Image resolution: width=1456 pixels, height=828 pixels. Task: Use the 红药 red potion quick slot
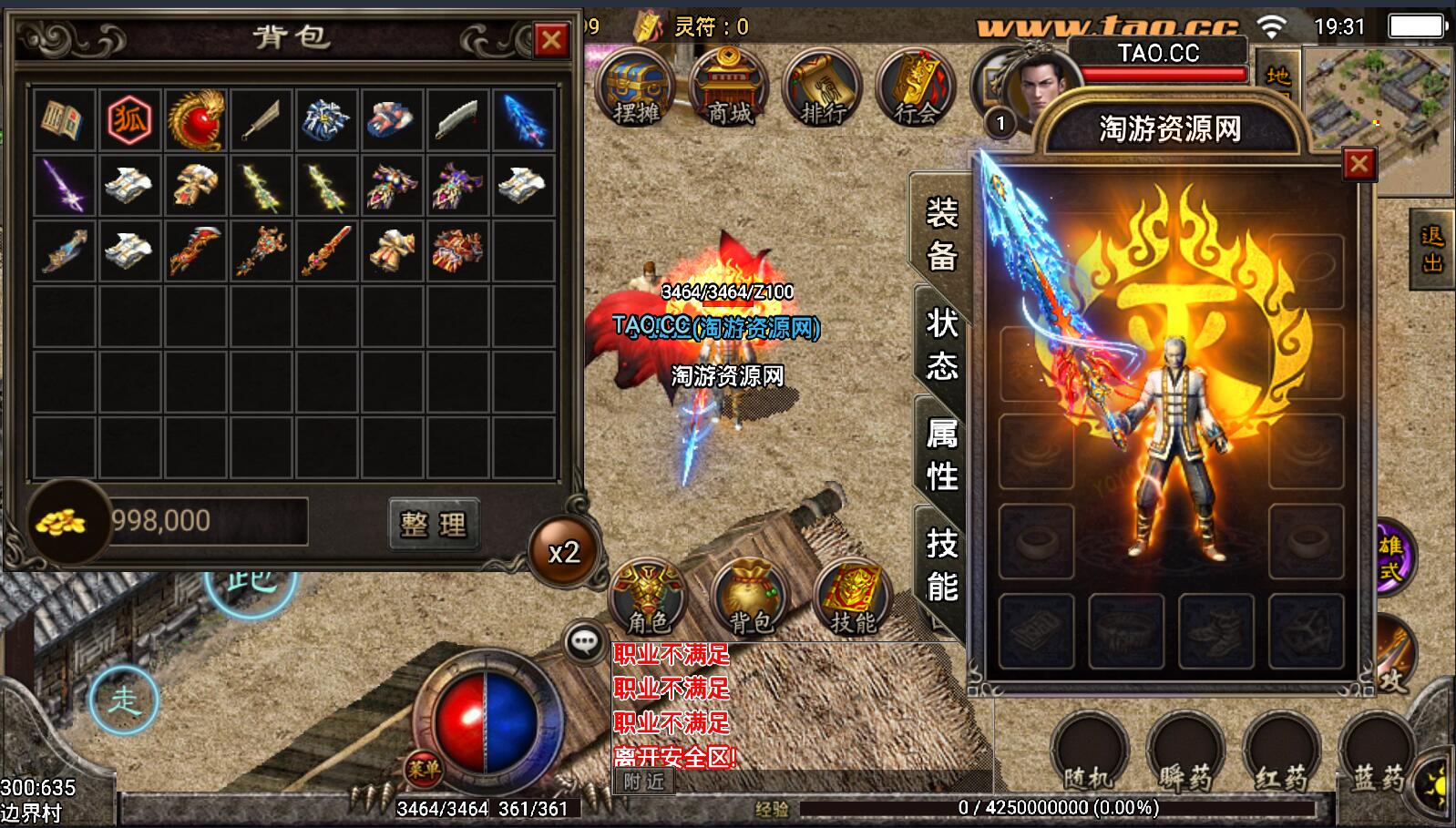point(1281,752)
